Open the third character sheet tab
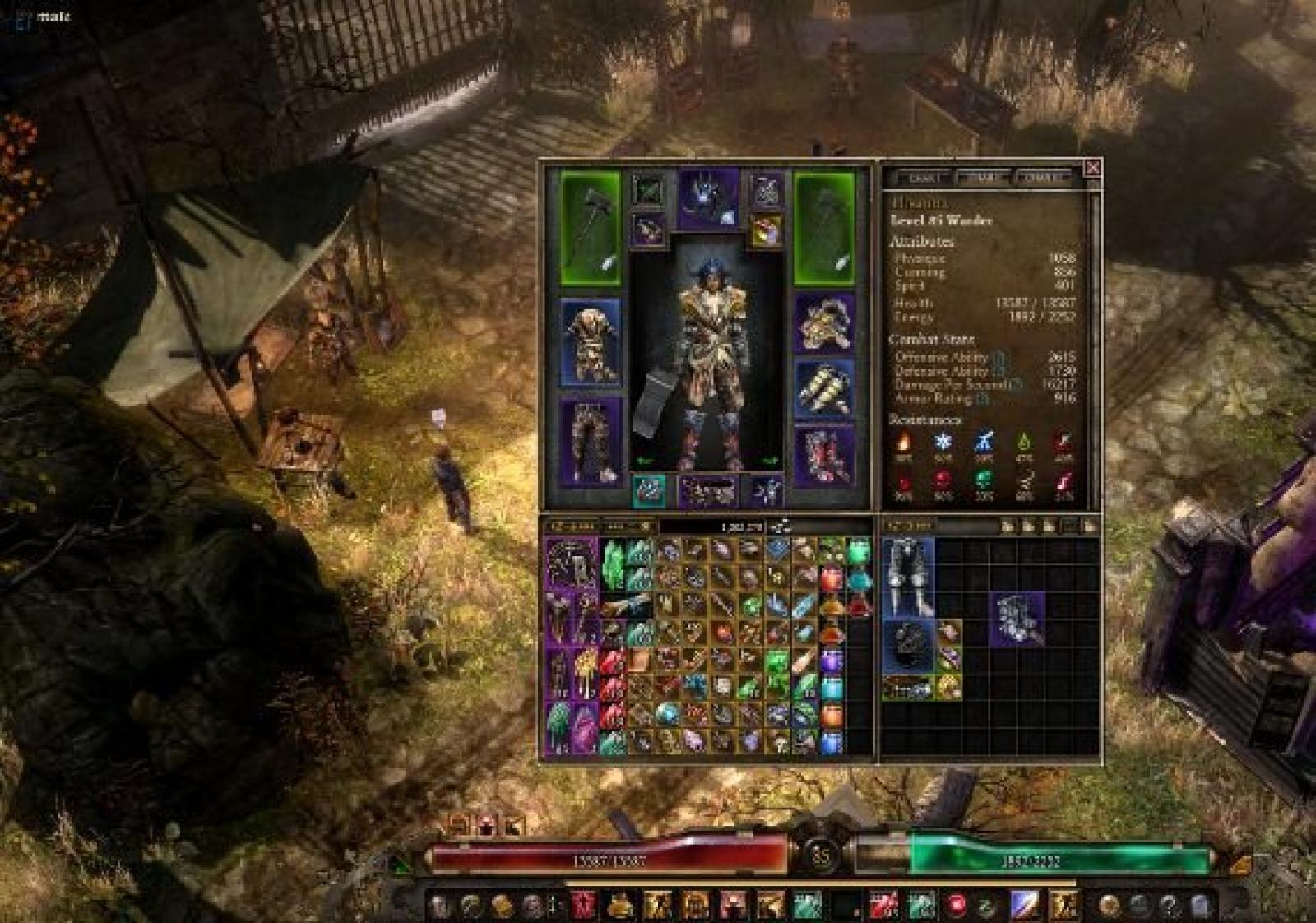This screenshot has width=1316, height=923. coord(1042,177)
